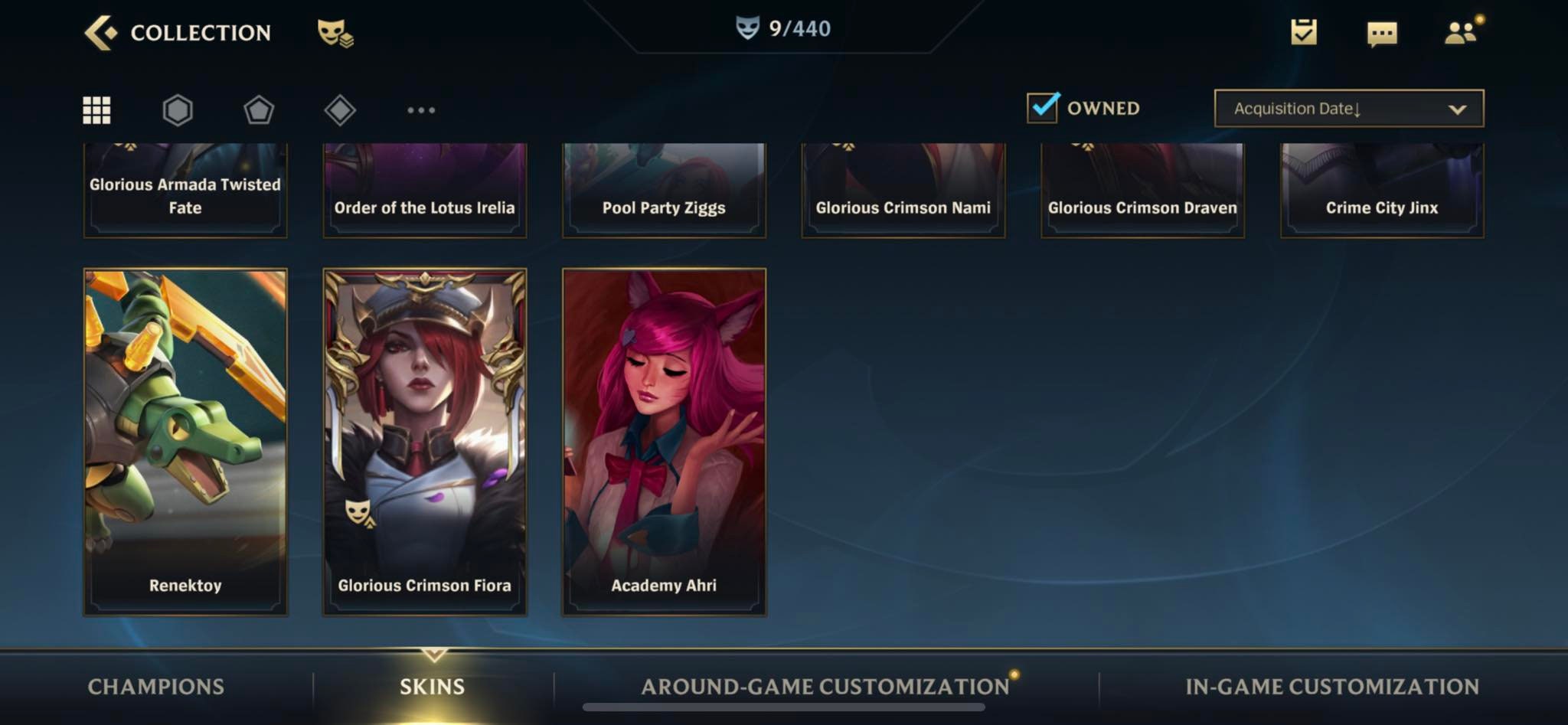Open the ellipsis more filters icon
This screenshot has height=725, width=1568.
coord(422,111)
